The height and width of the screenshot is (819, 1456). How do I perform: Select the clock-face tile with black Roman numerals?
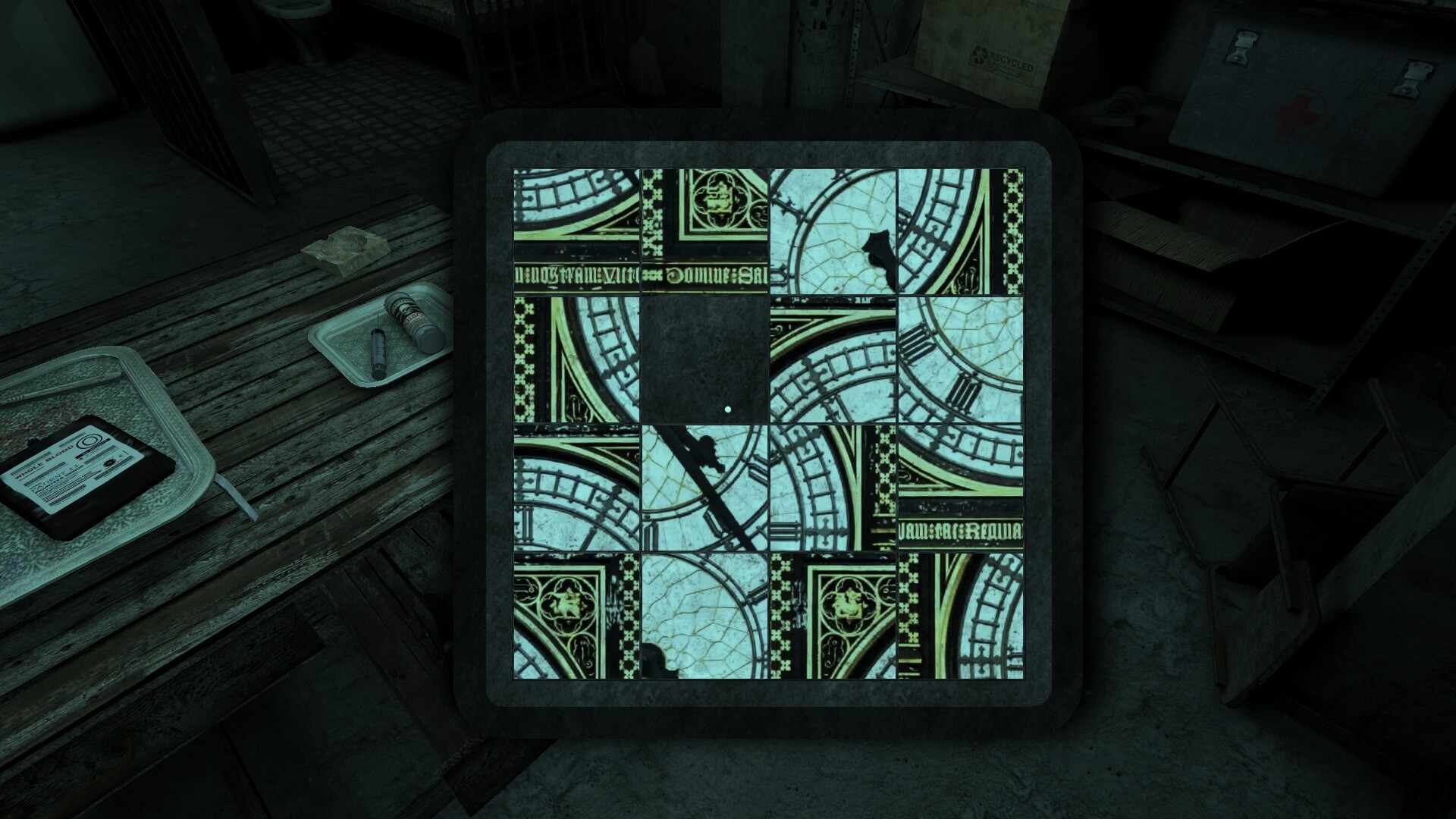(961, 359)
